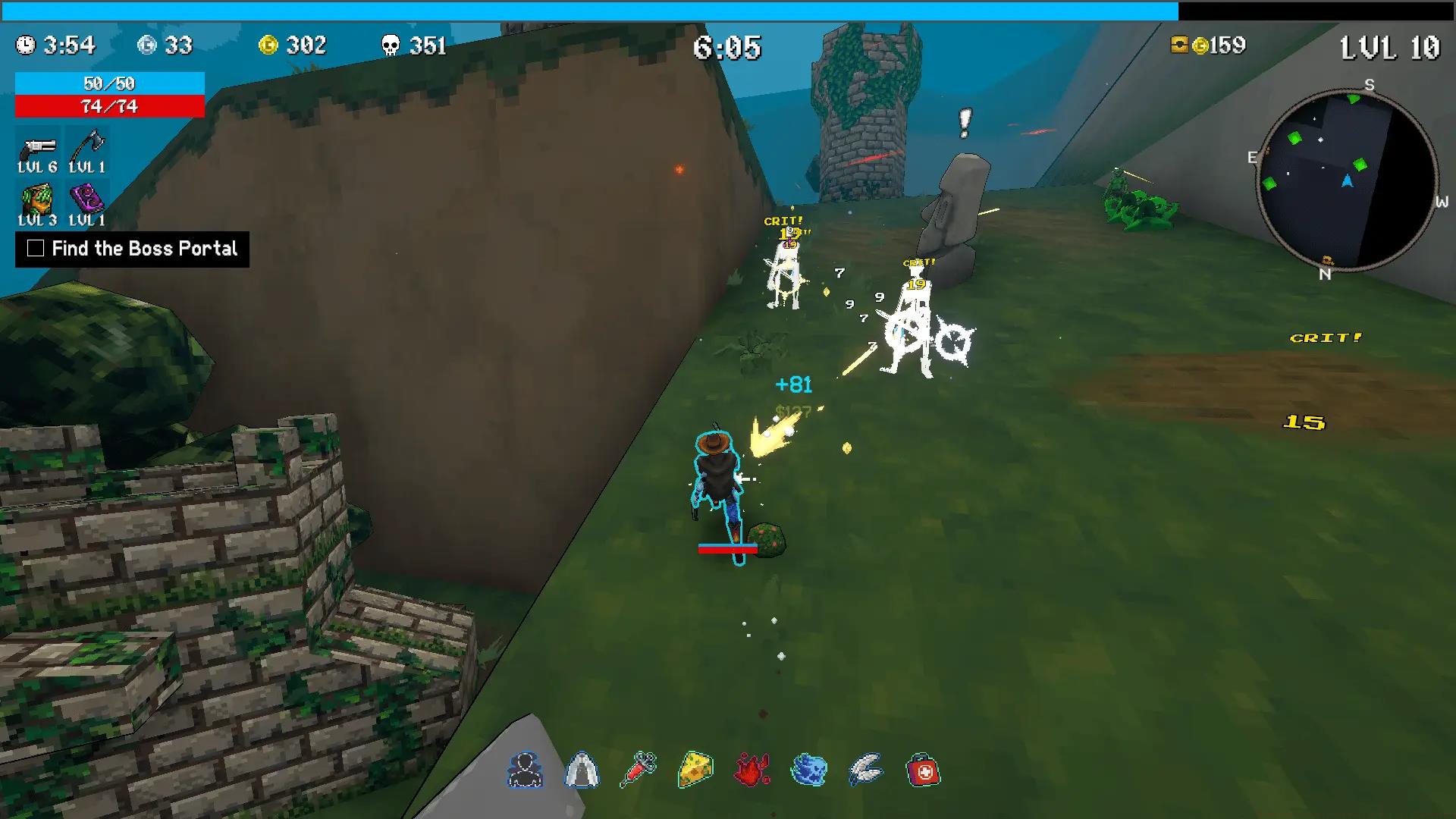Select the white hooded cloak item
This screenshot has width=1456, height=819.
click(582, 770)
